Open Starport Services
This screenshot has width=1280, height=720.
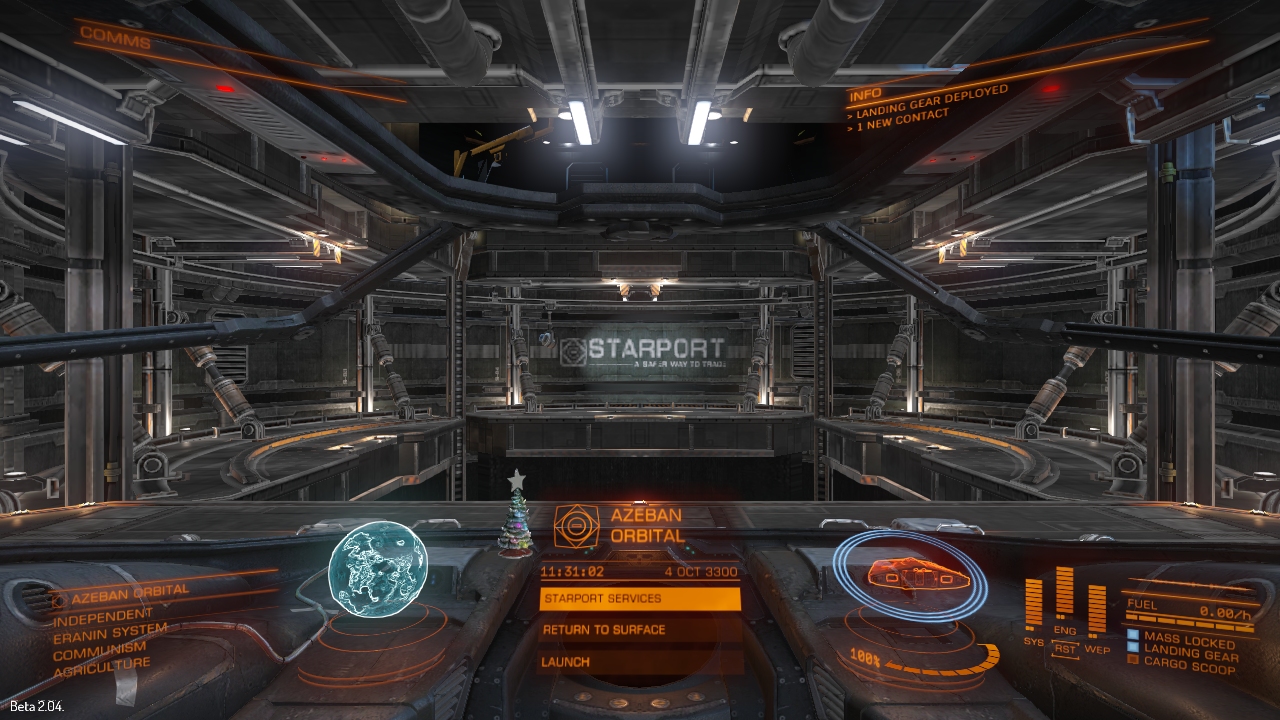coord(640,599)
